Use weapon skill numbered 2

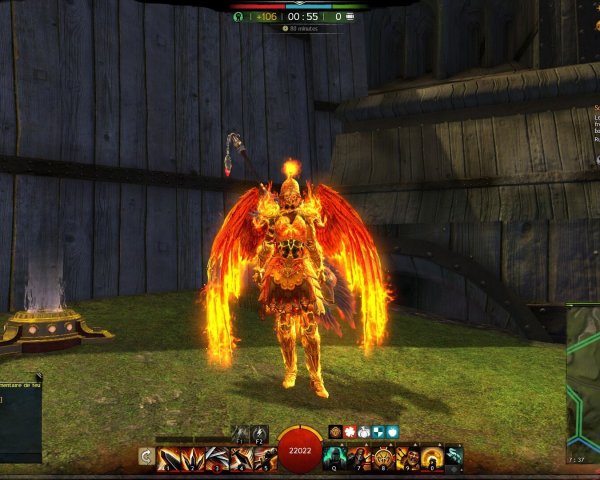(x=193, y=458)
